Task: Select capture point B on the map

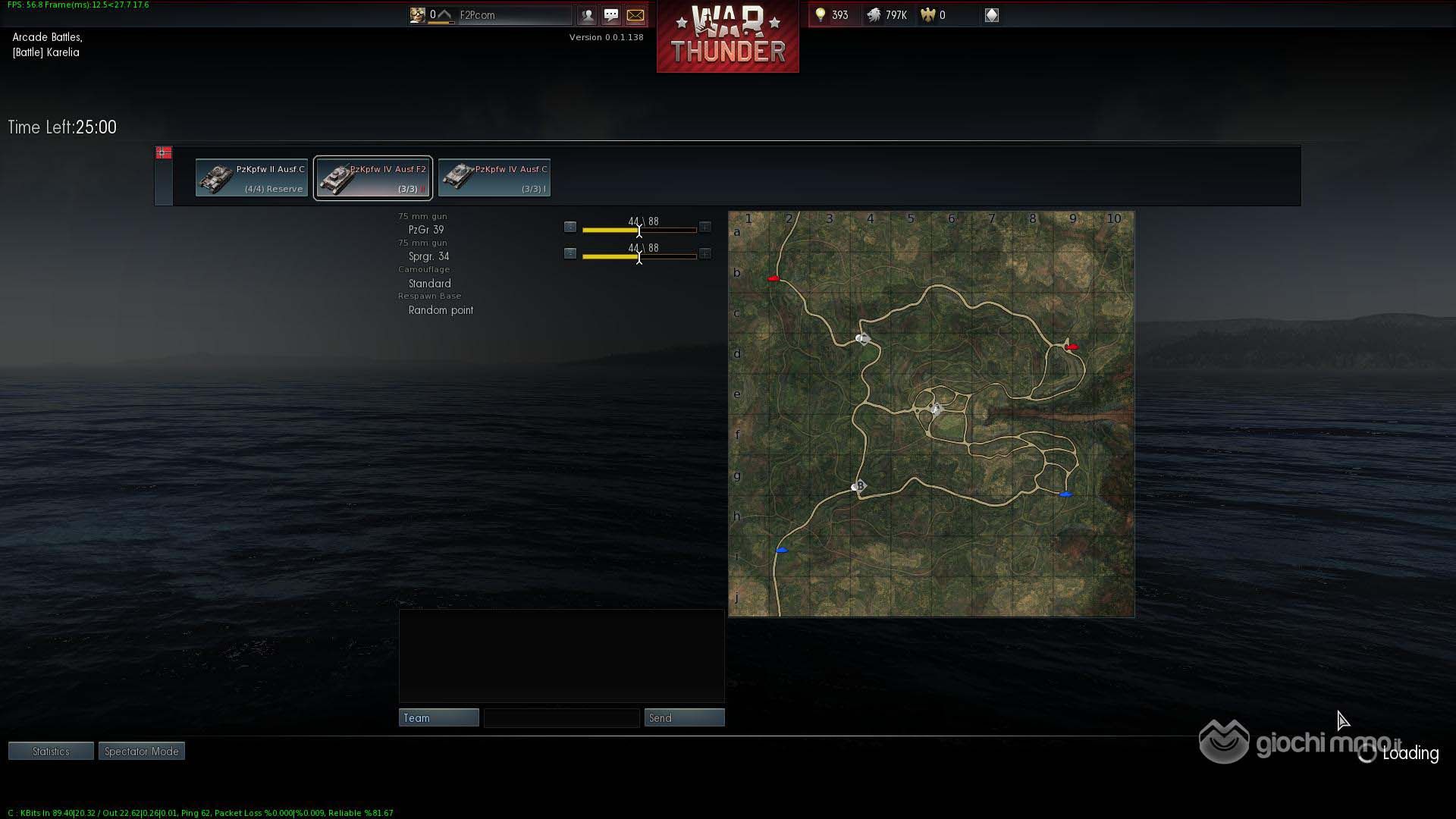Action: point(858,486)
